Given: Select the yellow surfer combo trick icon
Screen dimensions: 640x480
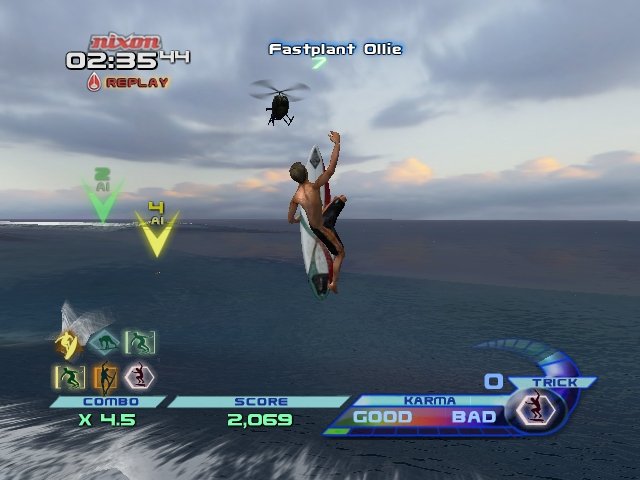Looking at the screenshot, I should click(x=68, y=345).
